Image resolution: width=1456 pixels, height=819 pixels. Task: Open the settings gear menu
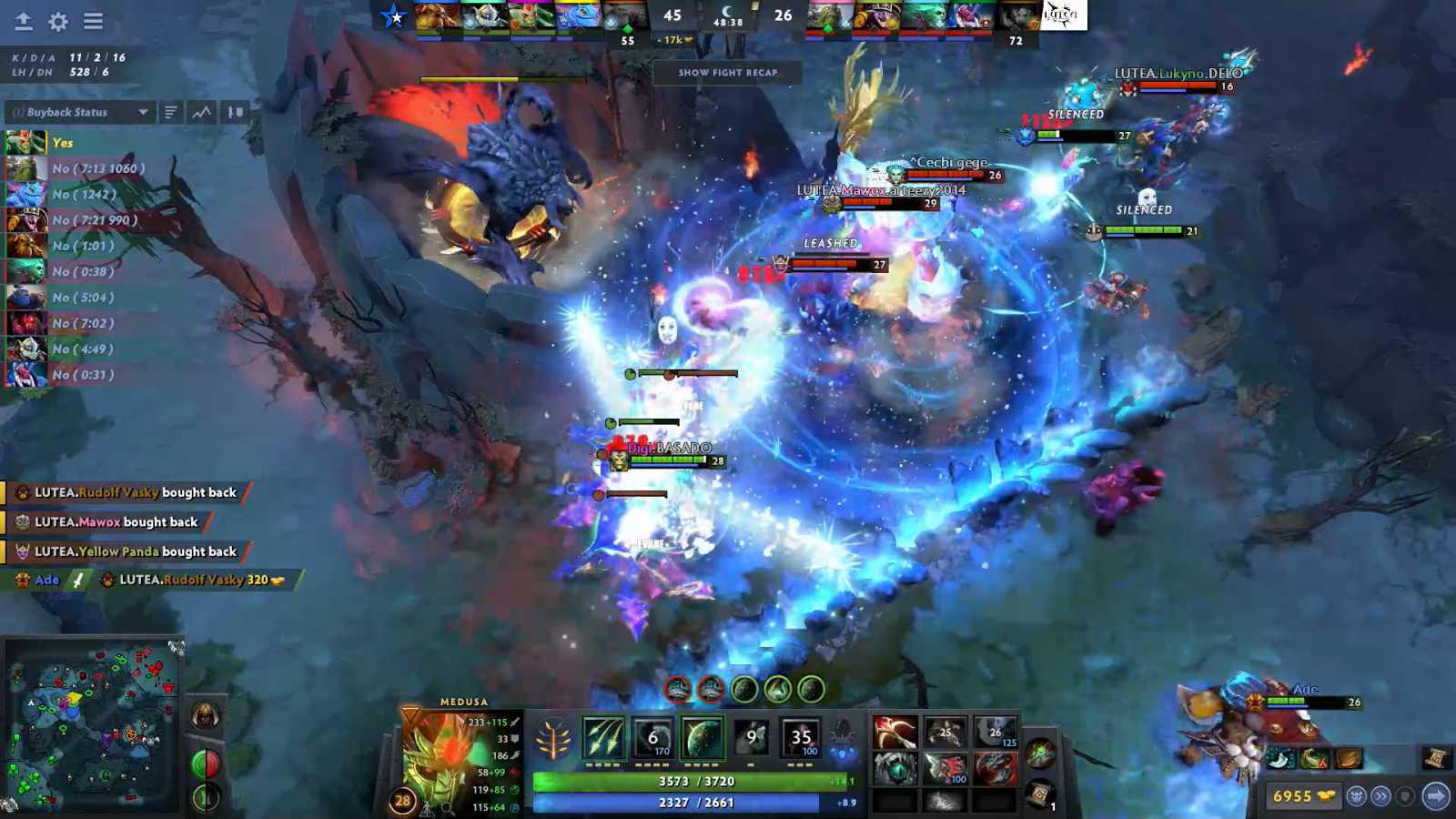pyautogui.click(x=58, y=21)
